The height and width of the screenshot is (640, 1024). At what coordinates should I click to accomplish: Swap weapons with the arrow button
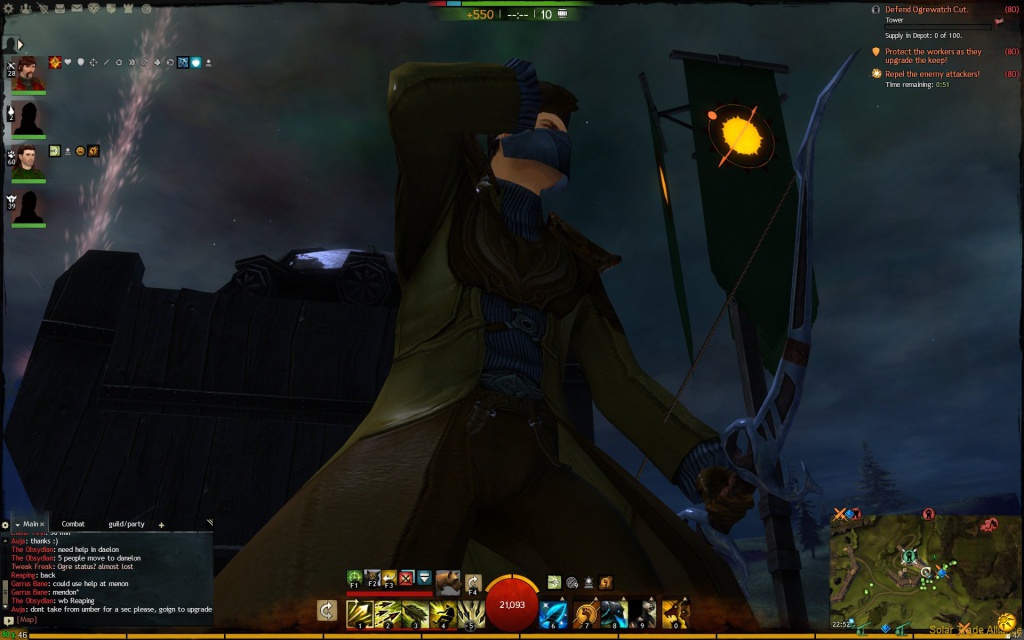[326, 611]
